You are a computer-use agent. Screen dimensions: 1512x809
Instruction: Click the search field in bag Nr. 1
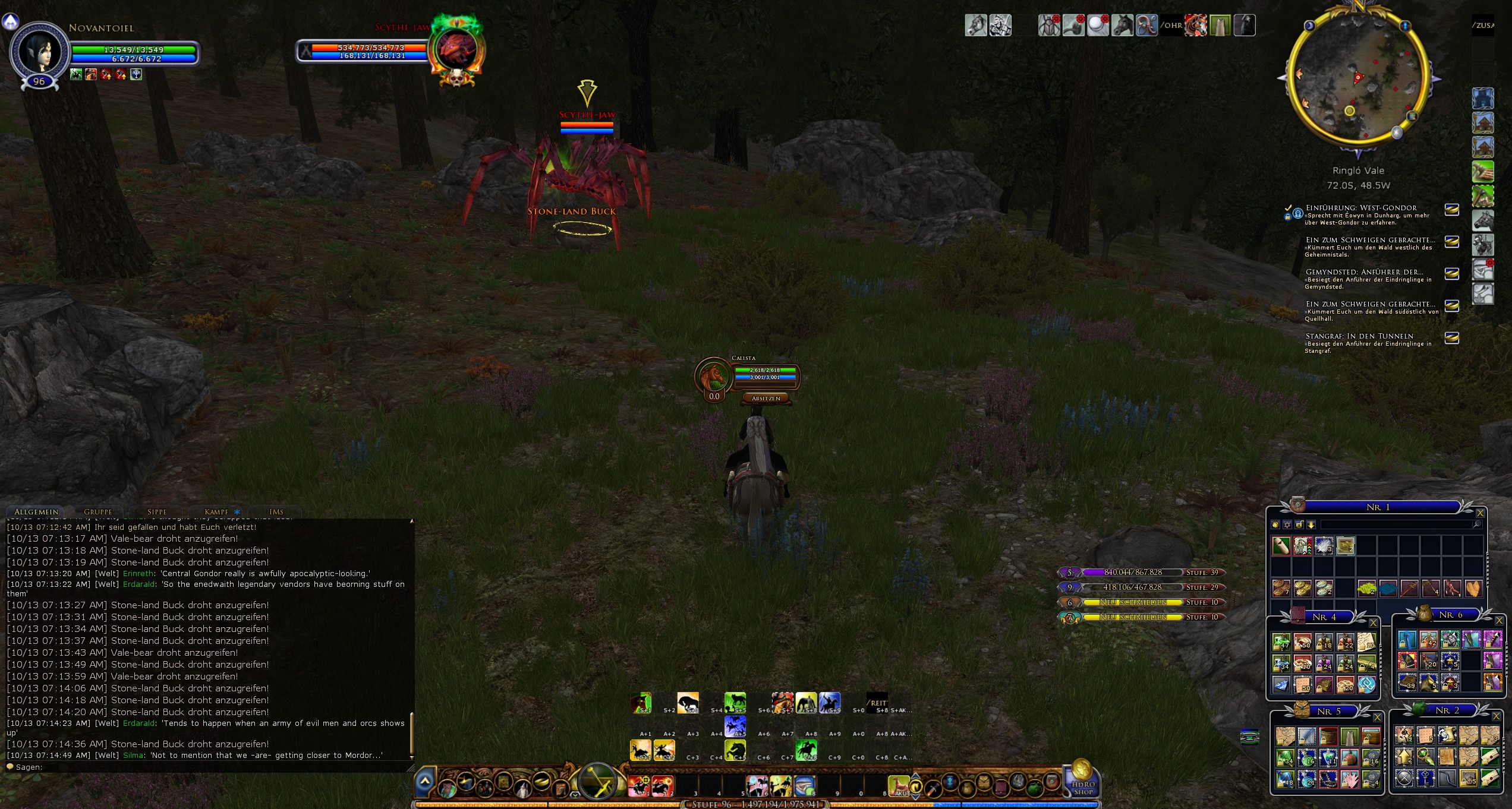1397,524
